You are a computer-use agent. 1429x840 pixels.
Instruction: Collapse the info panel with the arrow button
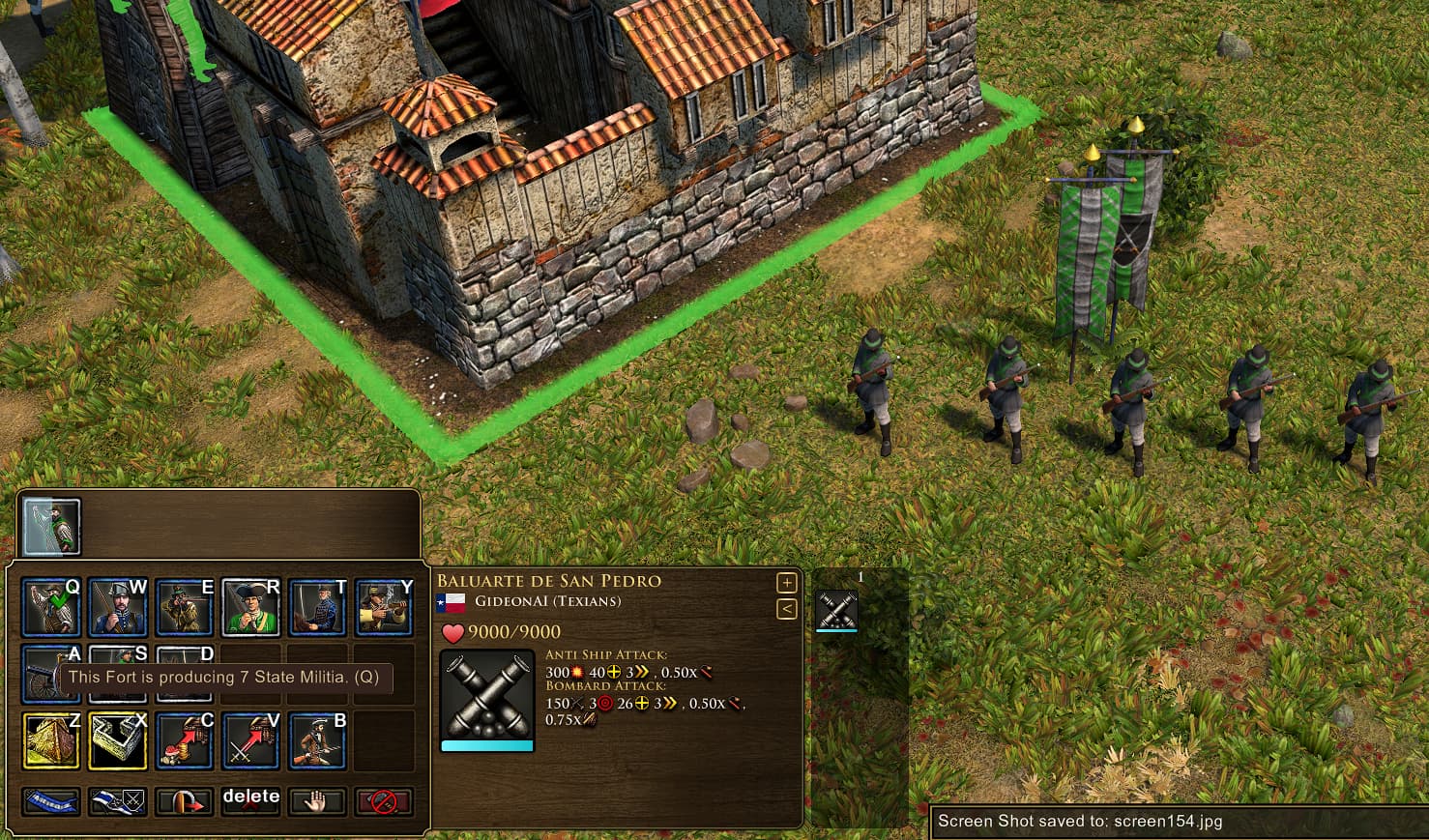point(786,609)
